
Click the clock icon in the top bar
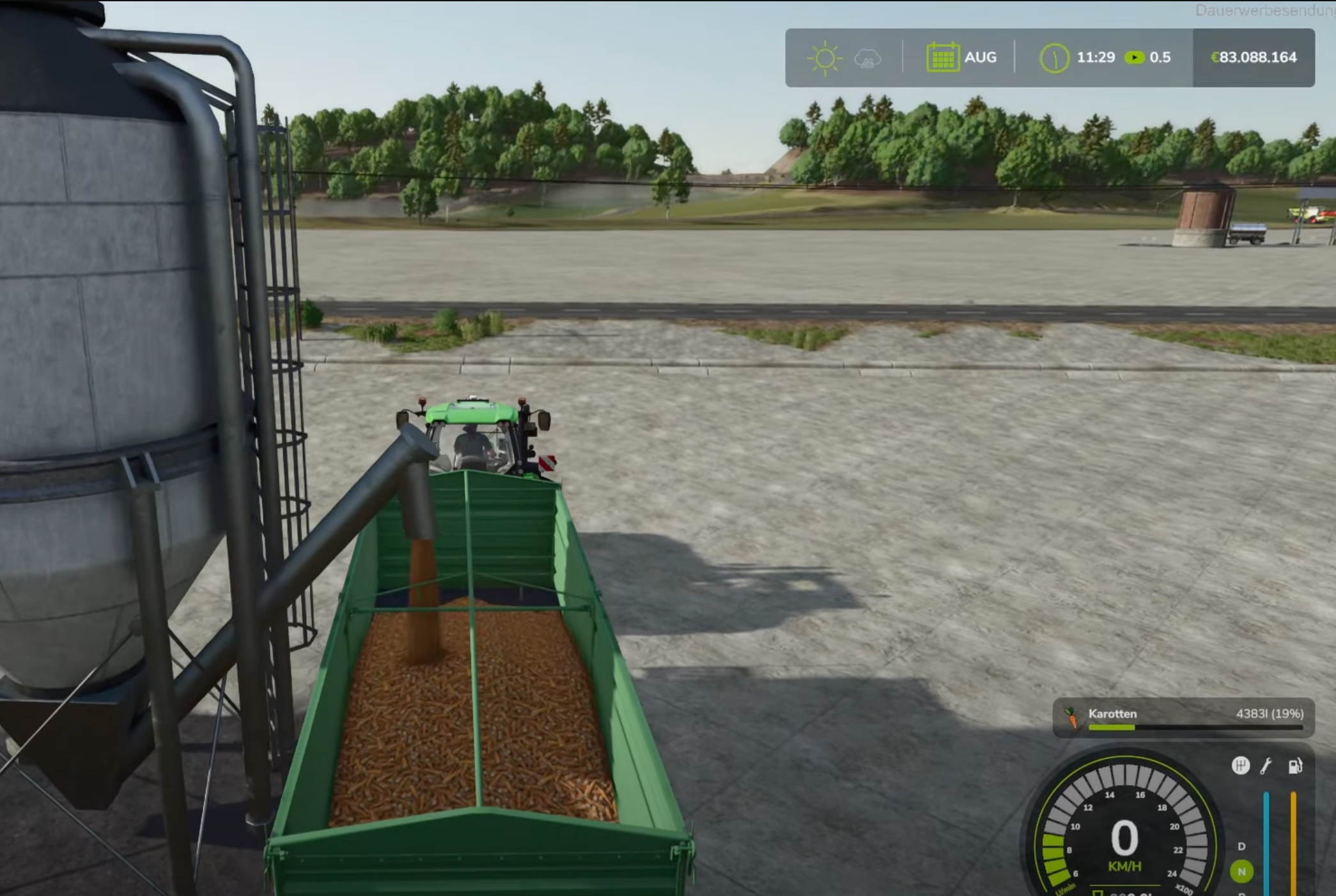tap(1053, 58)
